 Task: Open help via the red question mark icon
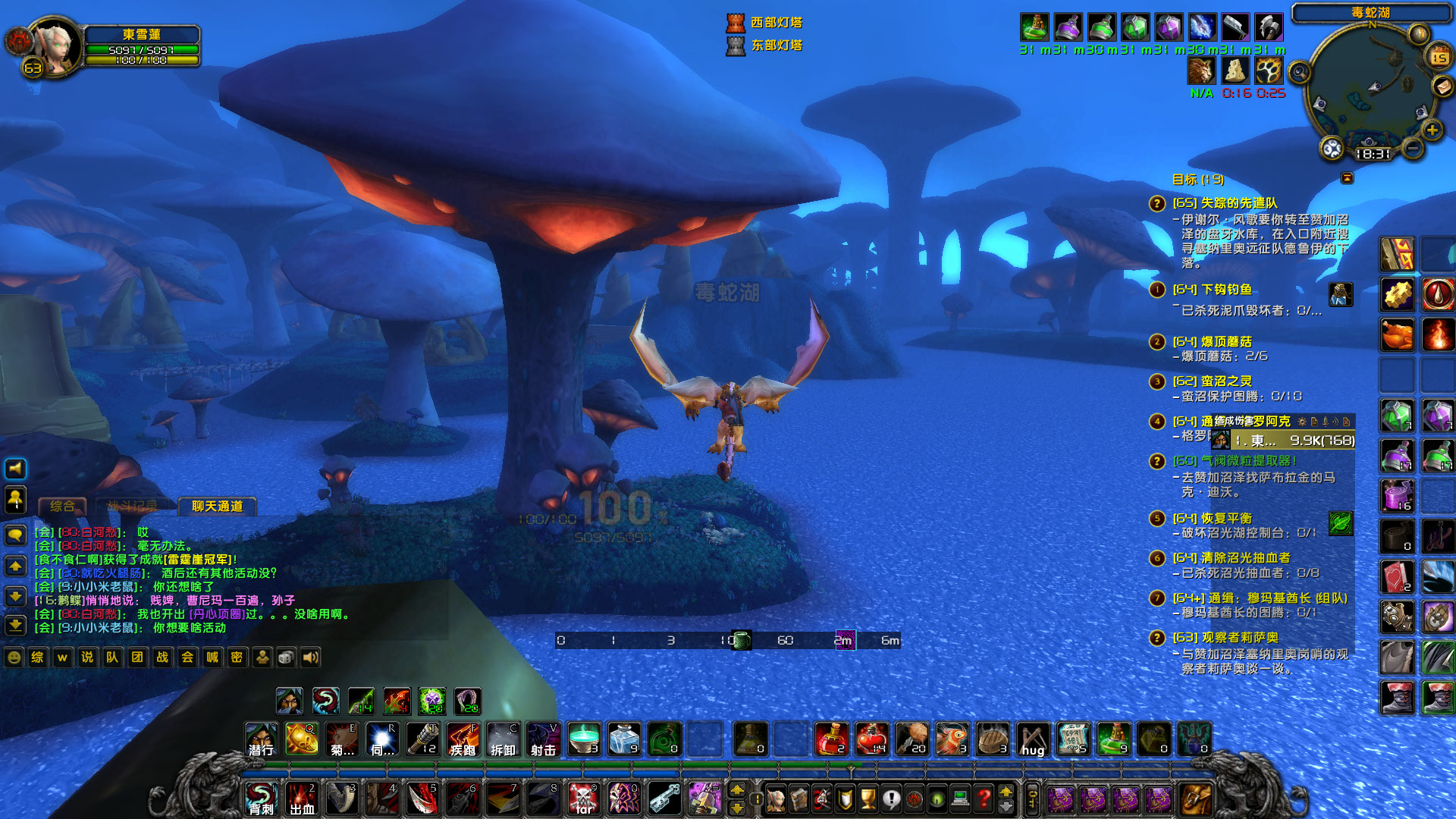(x=984, y=798)
